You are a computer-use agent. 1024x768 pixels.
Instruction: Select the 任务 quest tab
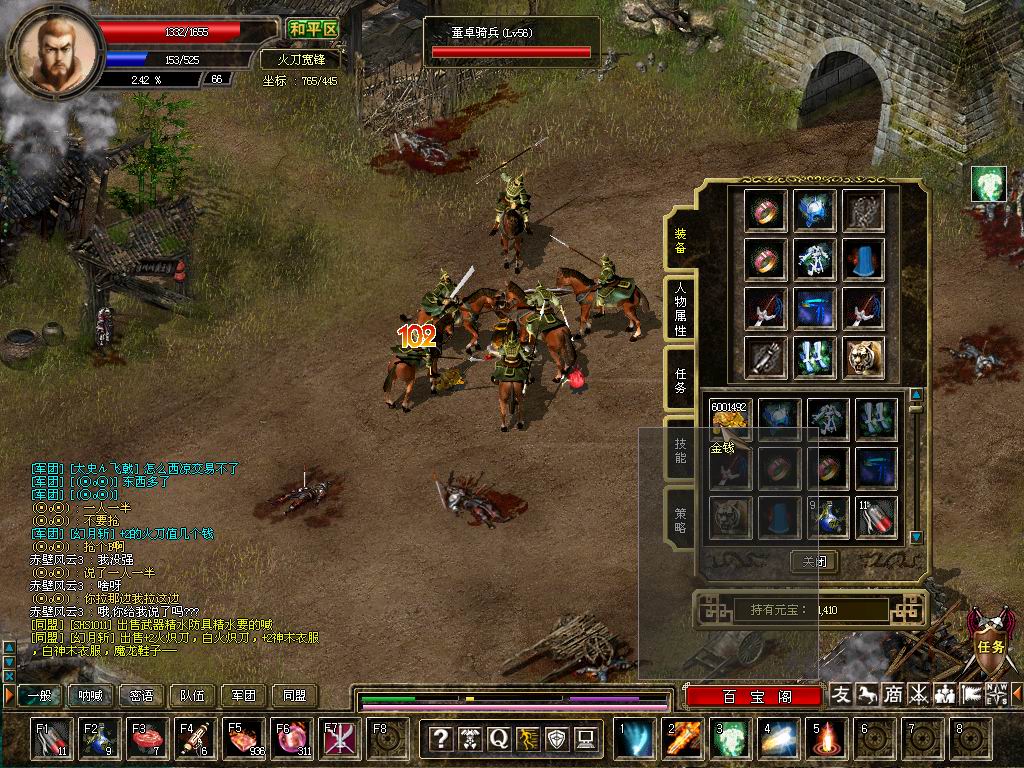pos(680,380)
